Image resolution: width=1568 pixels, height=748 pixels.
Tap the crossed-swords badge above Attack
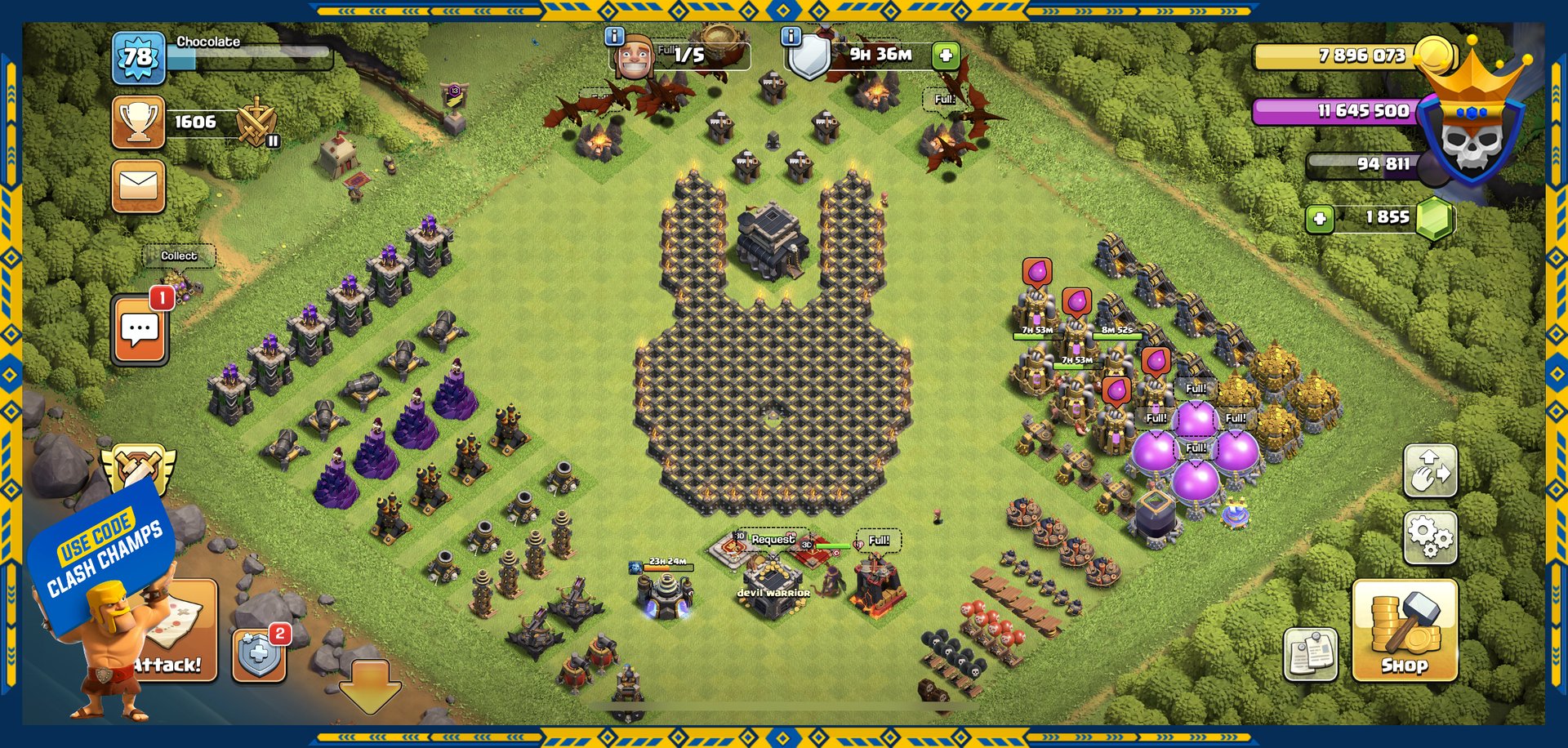(137, 468)
